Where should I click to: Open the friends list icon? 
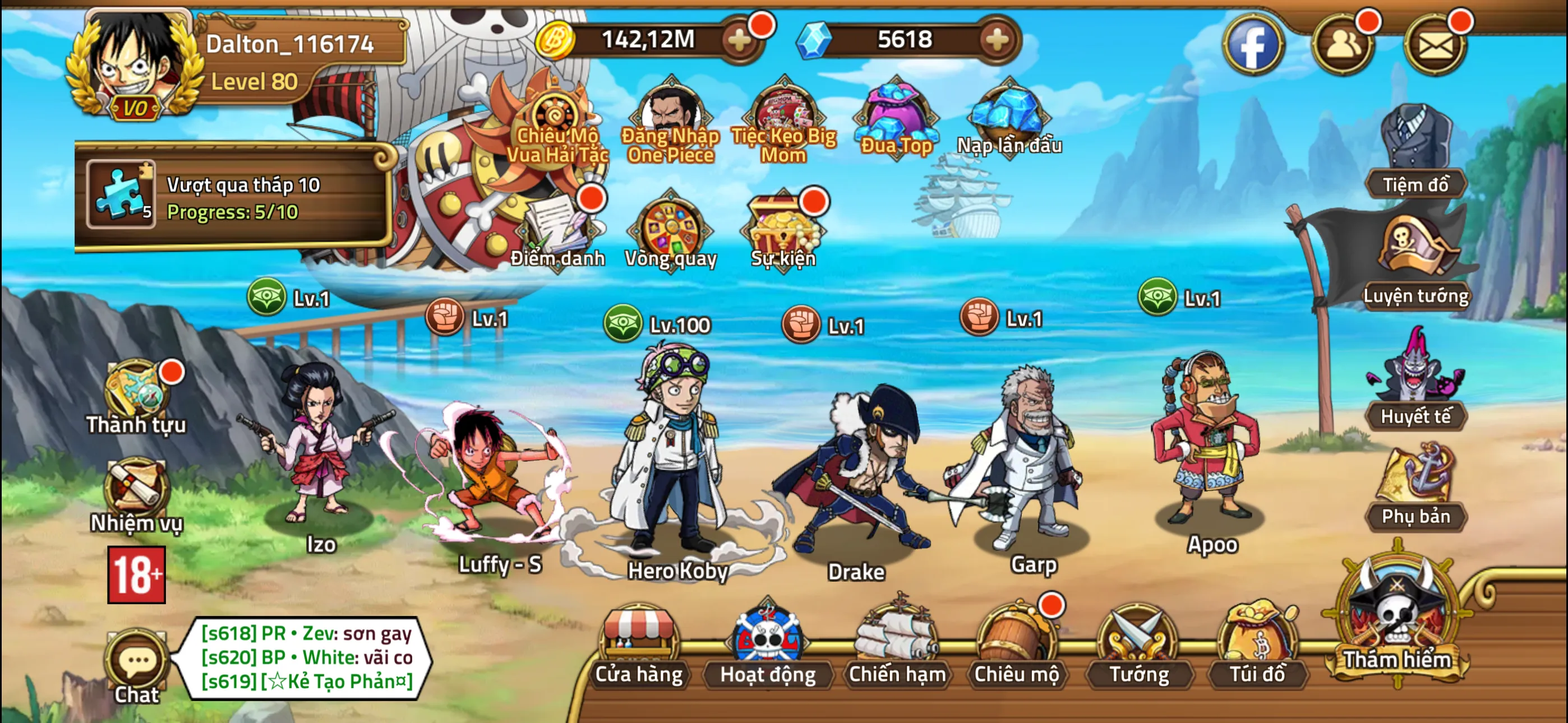[x=1343, y=44]
